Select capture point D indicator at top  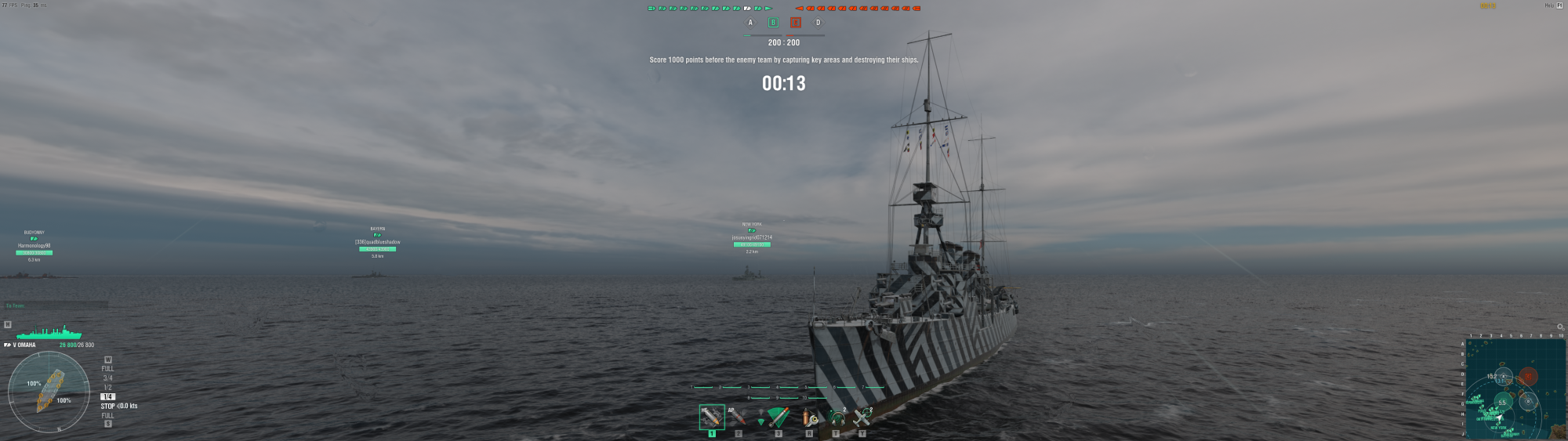coord(818,23)
